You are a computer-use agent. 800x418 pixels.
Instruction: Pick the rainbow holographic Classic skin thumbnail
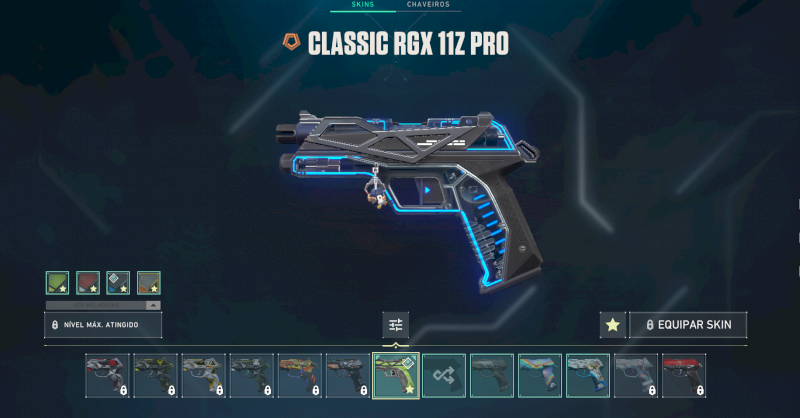pyautogui.click(x=539, y=375)
